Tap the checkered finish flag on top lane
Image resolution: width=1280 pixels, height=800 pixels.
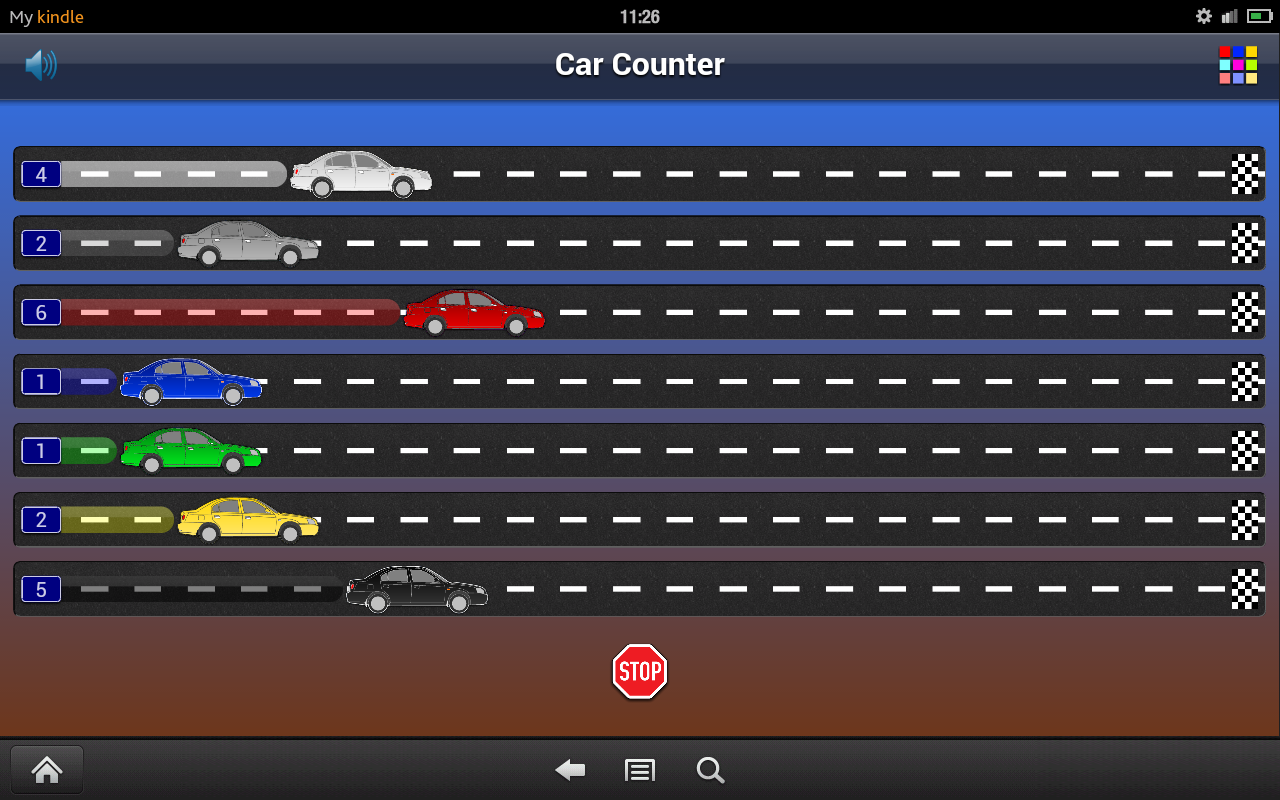1243,173
